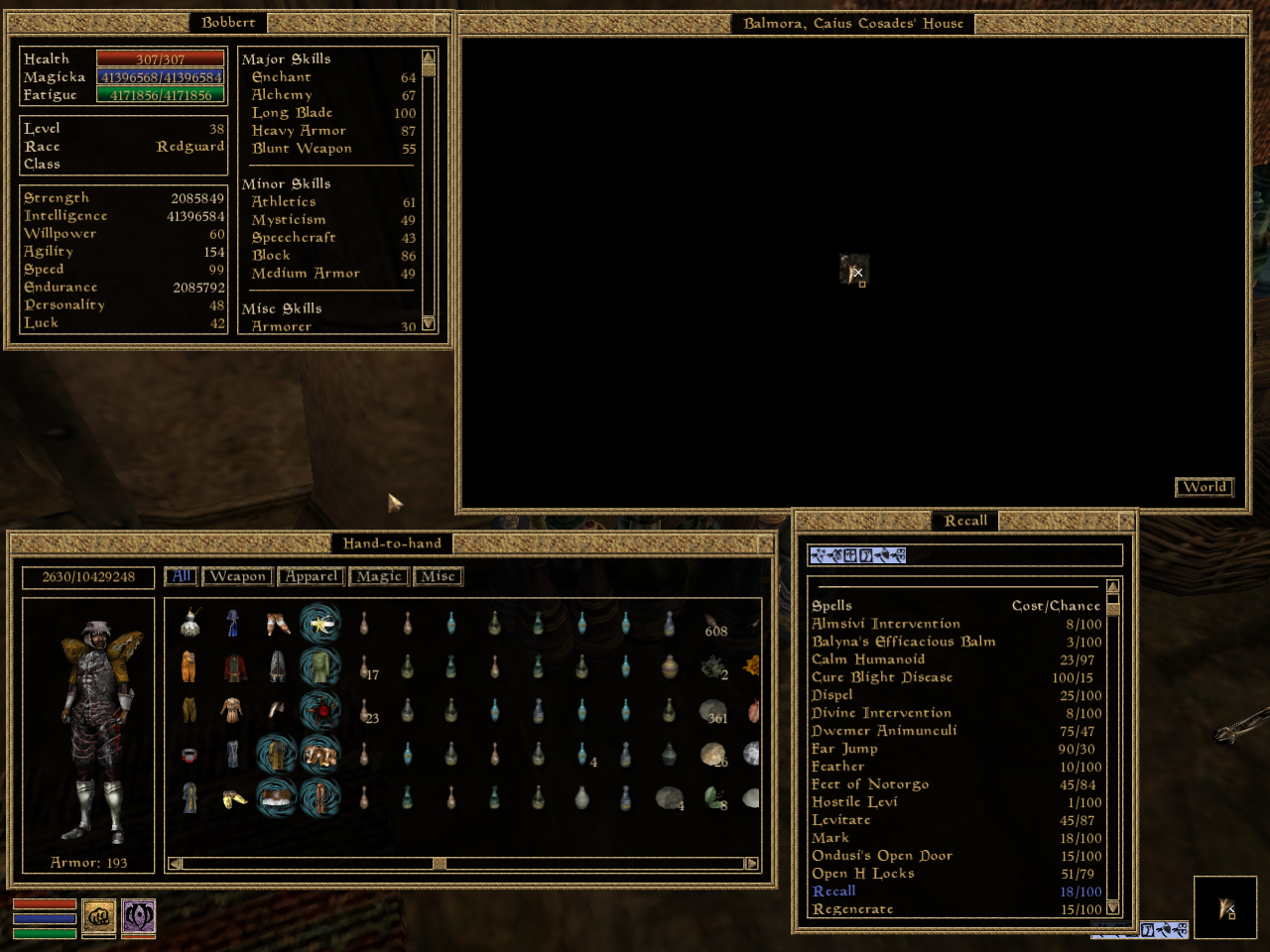This screenshot has height=952, width=1270.
Task: Click the down arrow on the spell list scrollbar
Action: click(x=1112, y=910)
